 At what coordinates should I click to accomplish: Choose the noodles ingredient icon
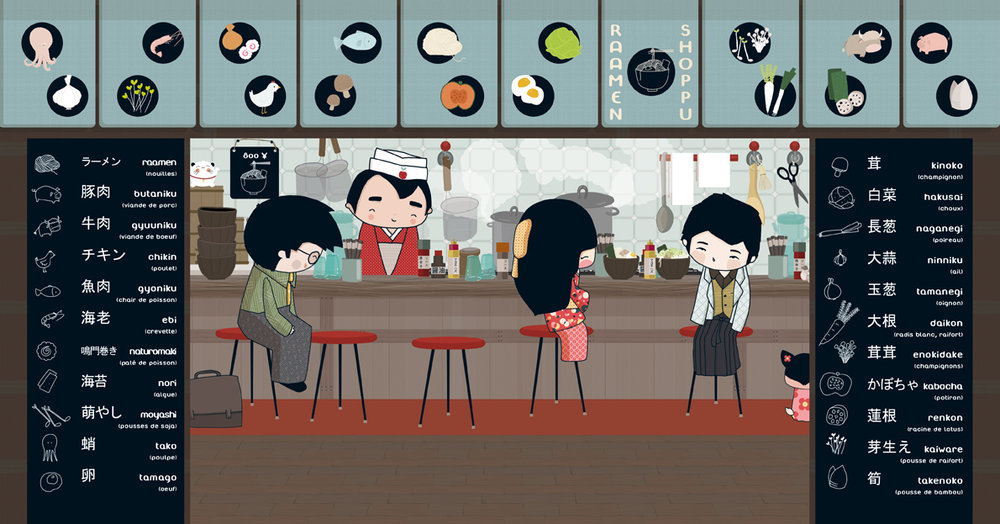point(441,42)
